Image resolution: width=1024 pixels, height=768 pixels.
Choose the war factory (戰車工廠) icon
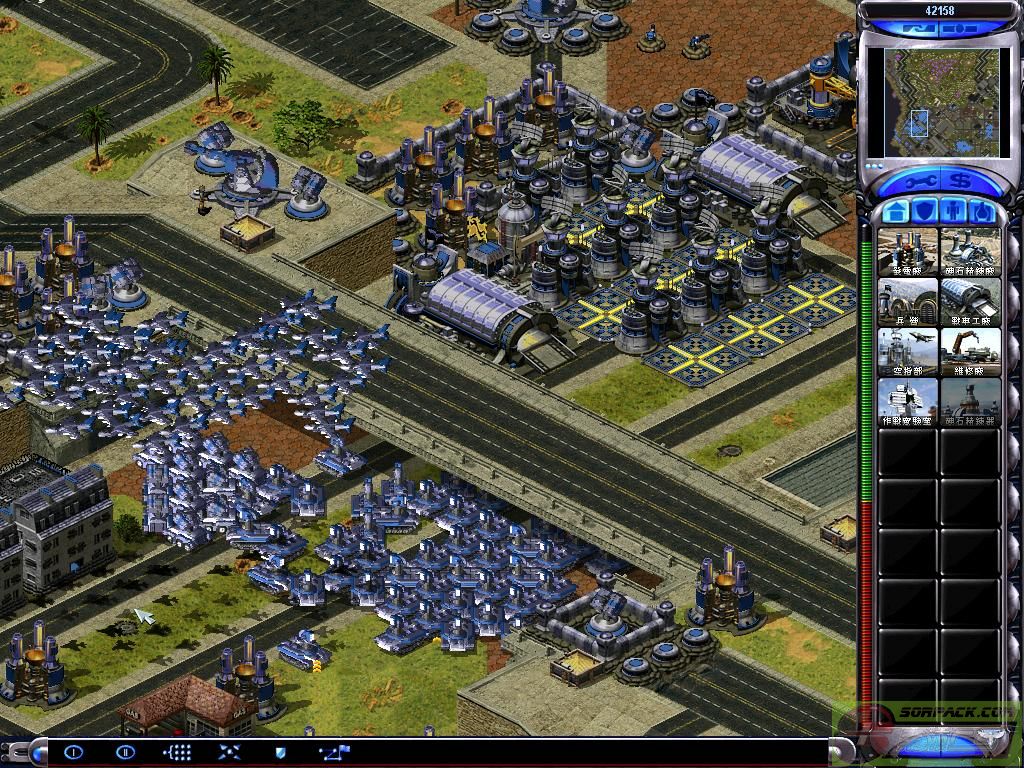(x=970, y=301)
